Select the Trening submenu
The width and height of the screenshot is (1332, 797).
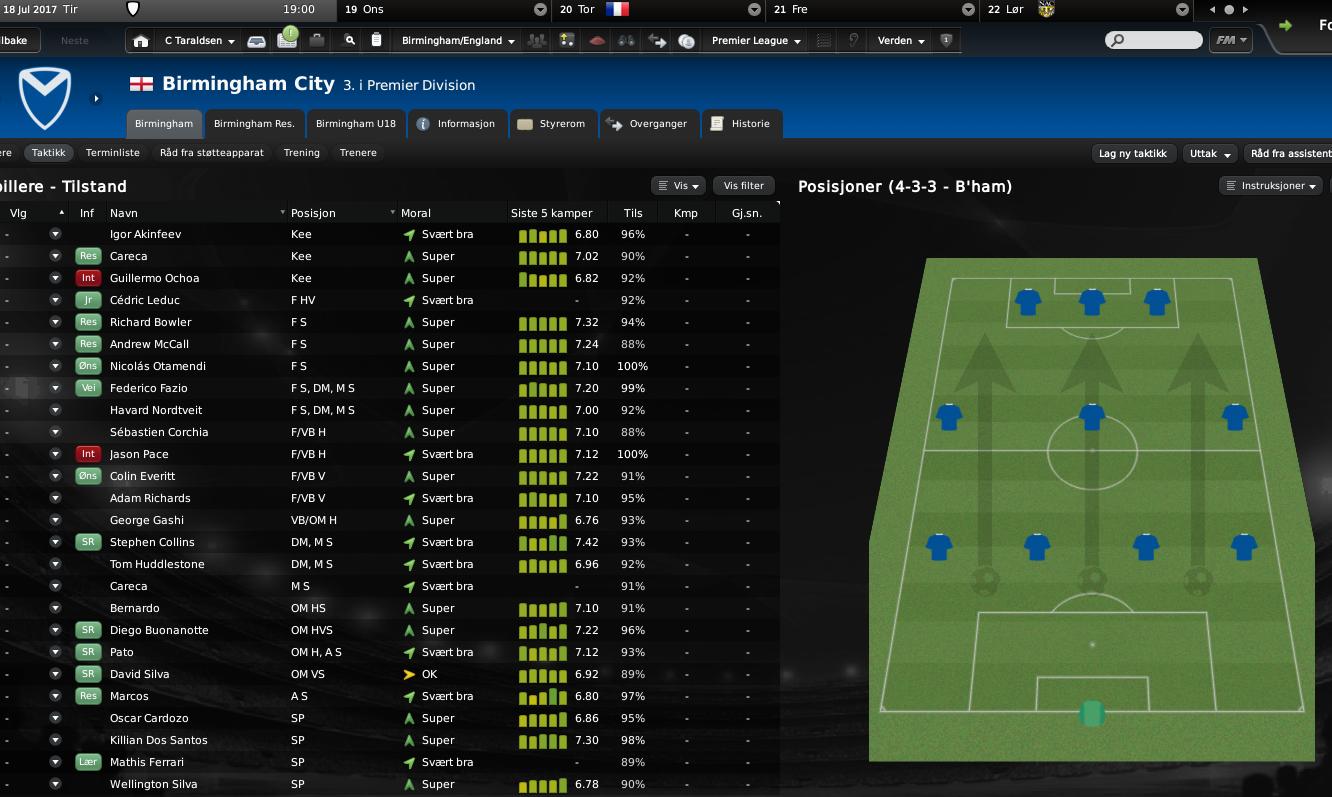coord(301,153)
